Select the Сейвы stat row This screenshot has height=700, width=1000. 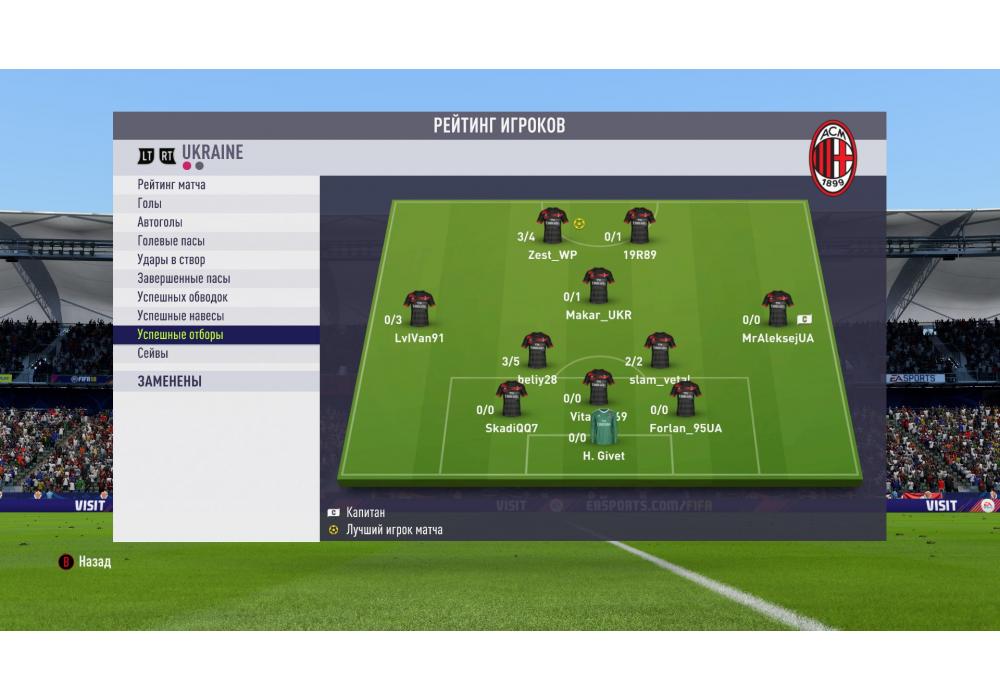coord(216,354)
